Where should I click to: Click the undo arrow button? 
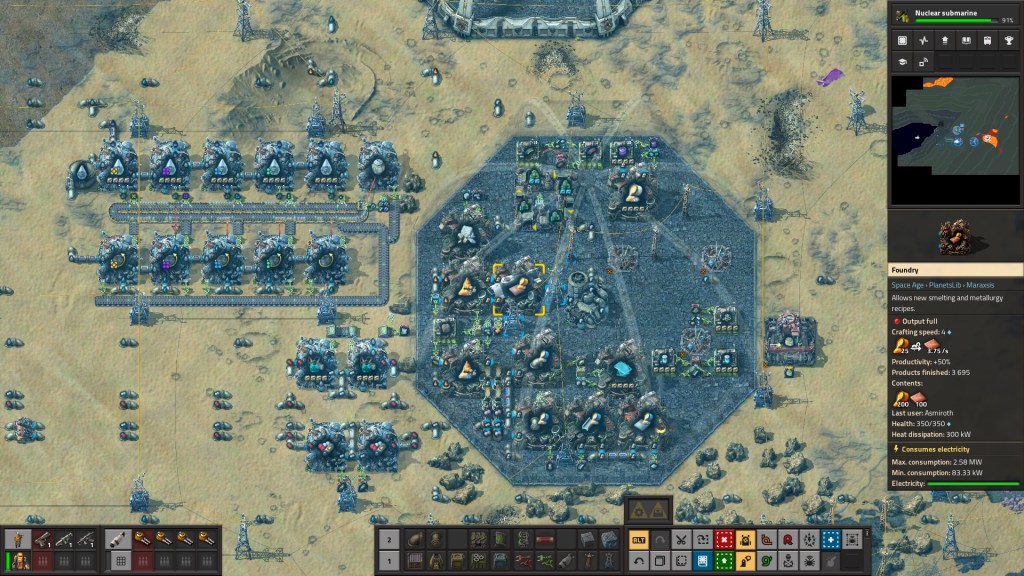(637, 560)
